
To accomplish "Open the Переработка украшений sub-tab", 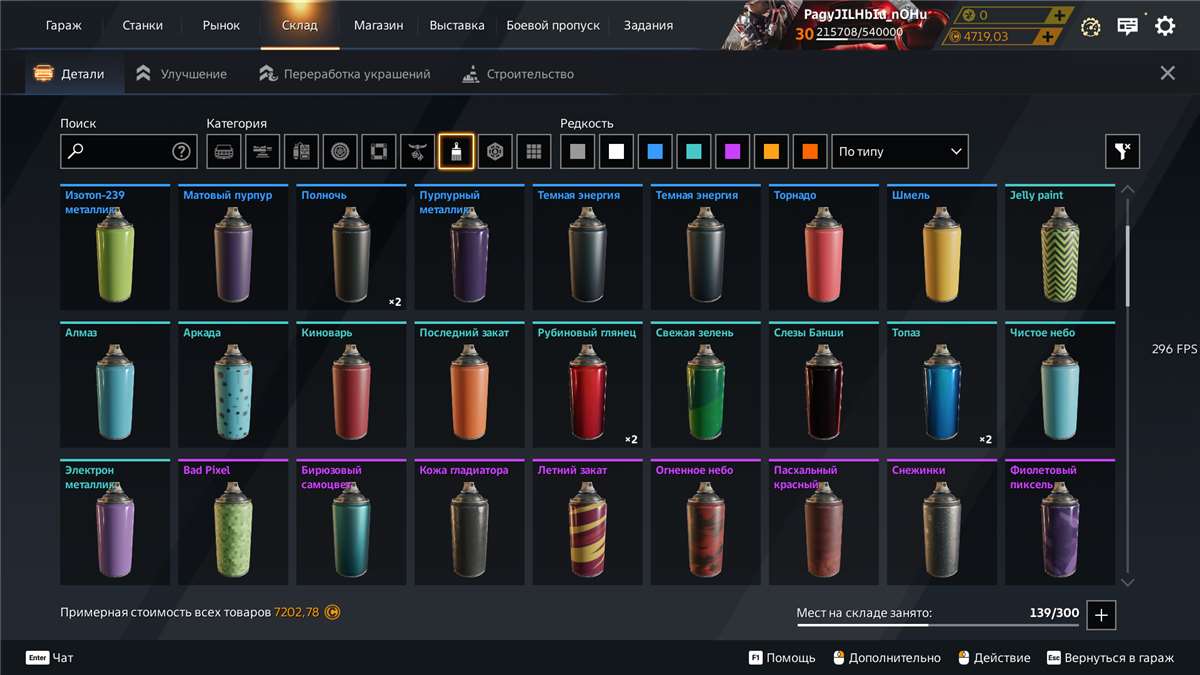I will (x=345, y=74).
